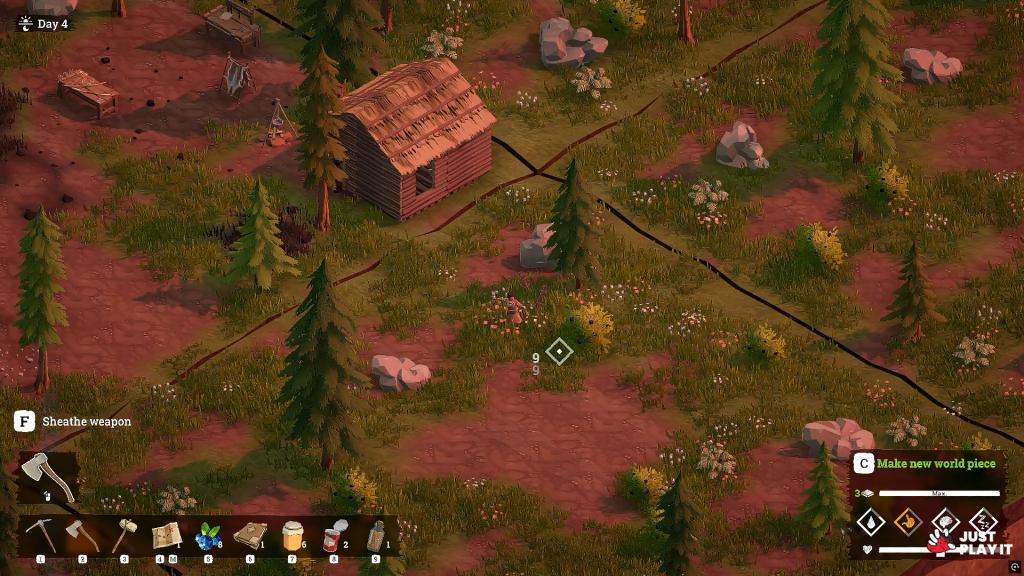1024x576 pixels.
Task: Select the red canned food slot
Action: 333,536
